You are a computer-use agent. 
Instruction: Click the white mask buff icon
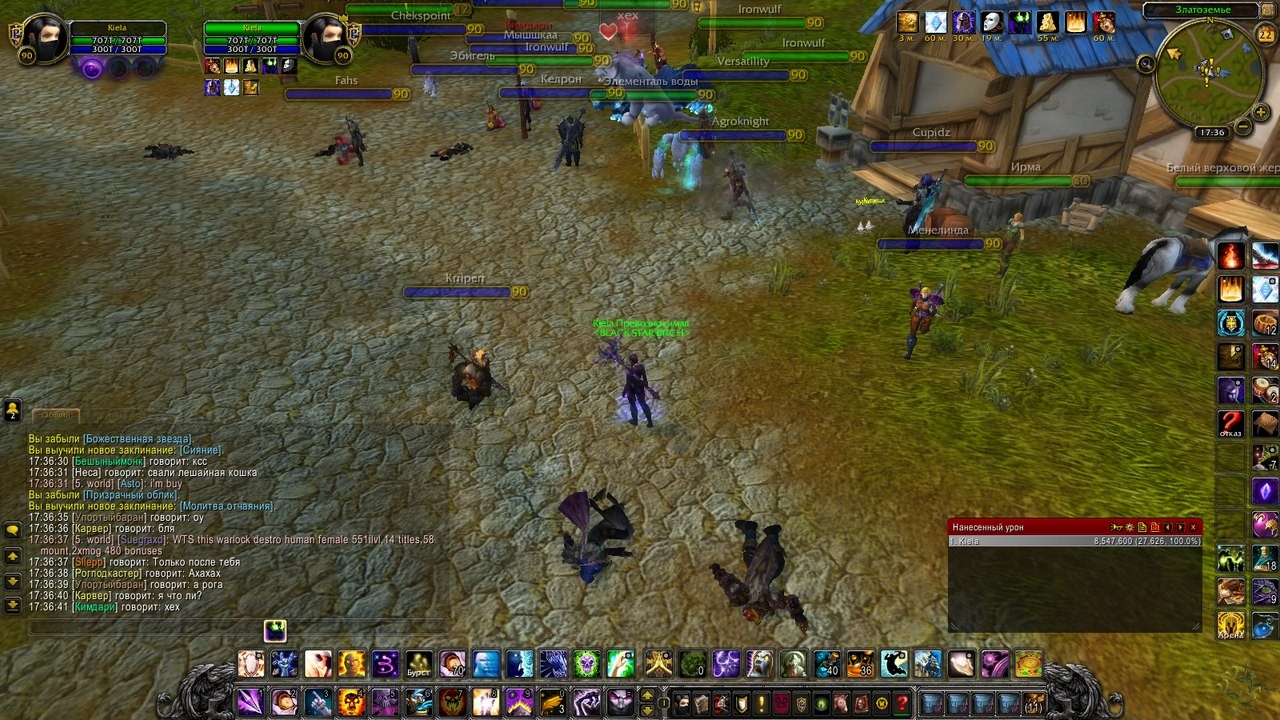[991, 22]
